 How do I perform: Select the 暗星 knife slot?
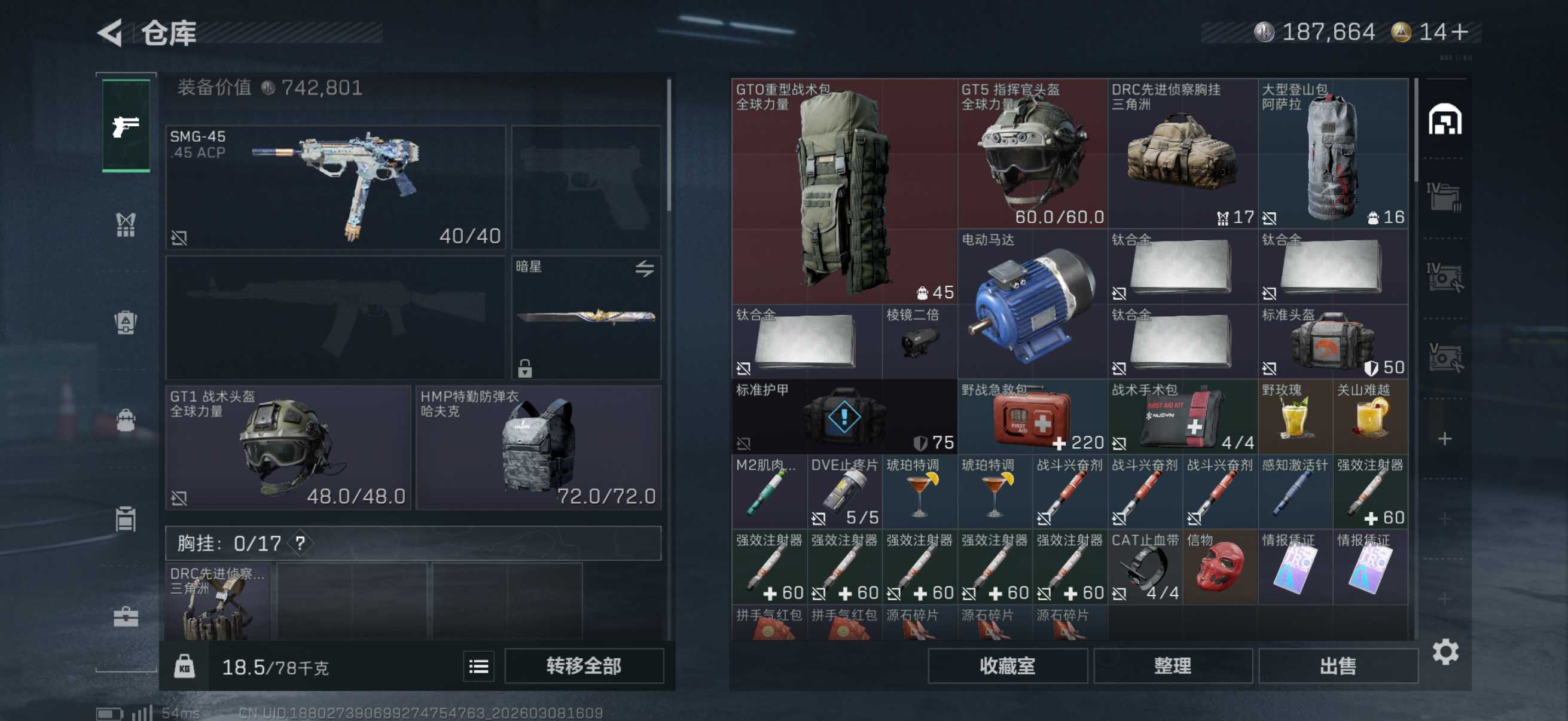coord(586,317)
